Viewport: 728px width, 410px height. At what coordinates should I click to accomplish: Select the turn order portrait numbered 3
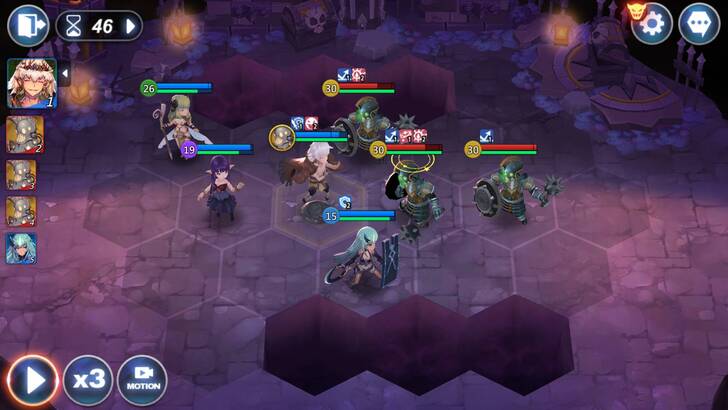point(23,174)
